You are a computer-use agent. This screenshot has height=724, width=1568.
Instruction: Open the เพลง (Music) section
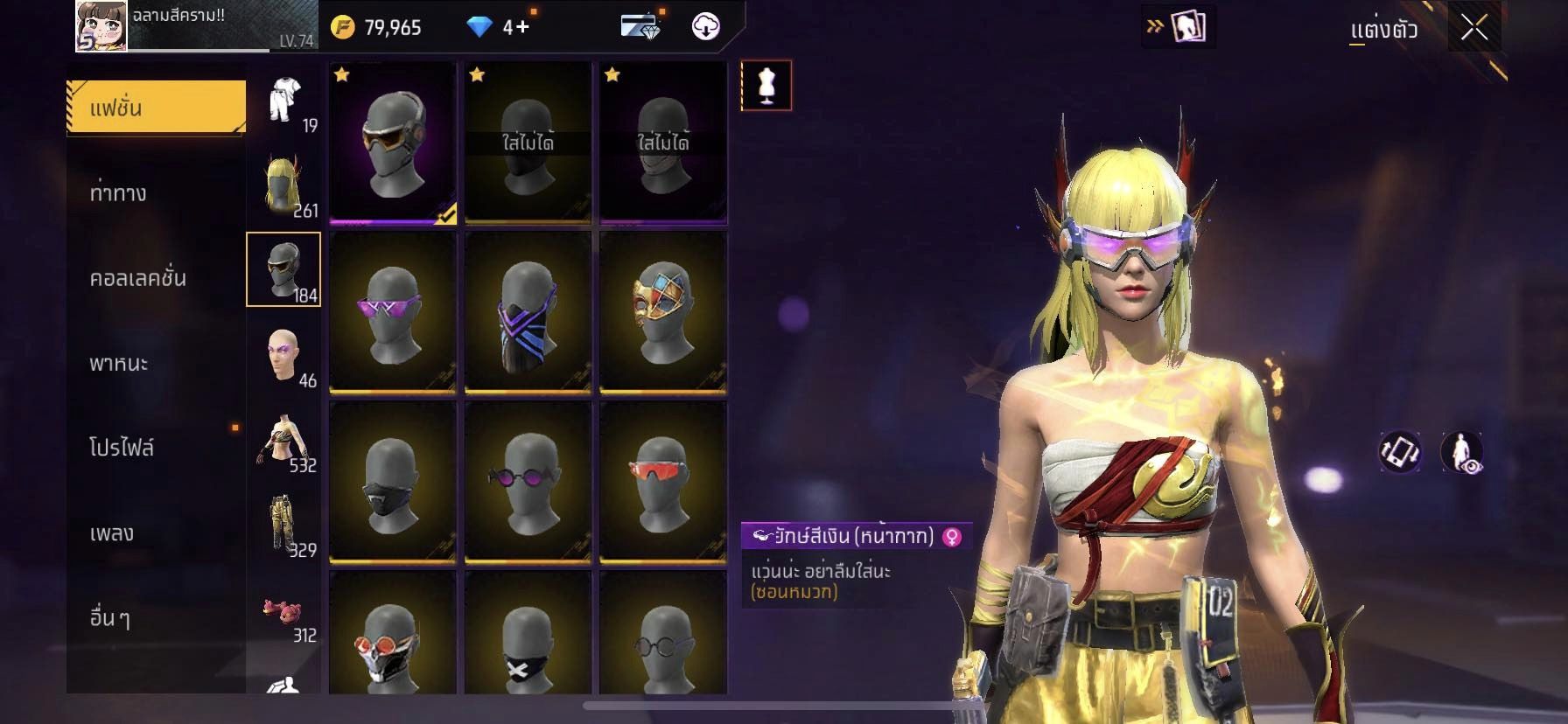pos(112,533)
